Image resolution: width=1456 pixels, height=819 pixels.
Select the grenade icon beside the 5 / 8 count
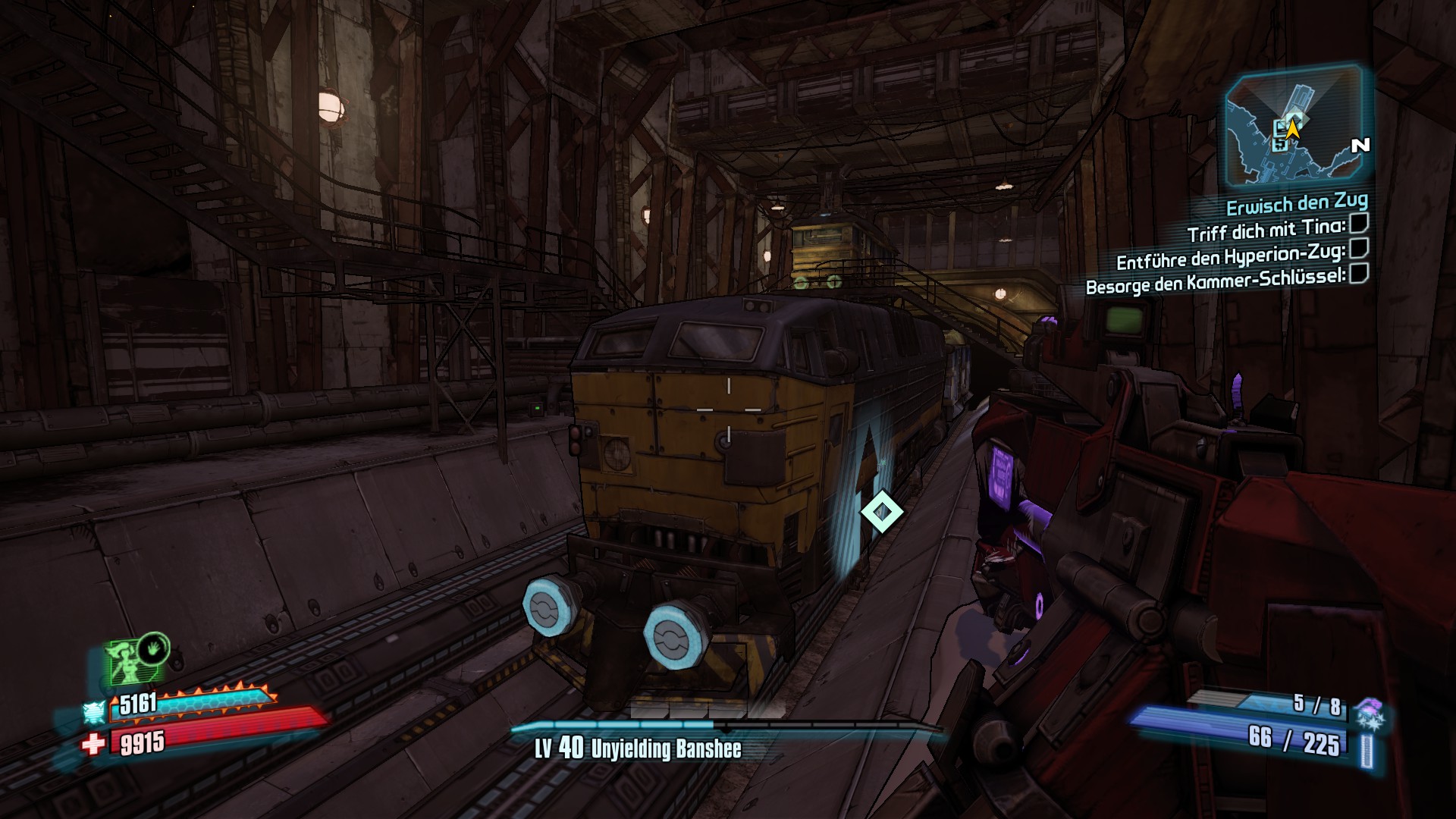1369,711
